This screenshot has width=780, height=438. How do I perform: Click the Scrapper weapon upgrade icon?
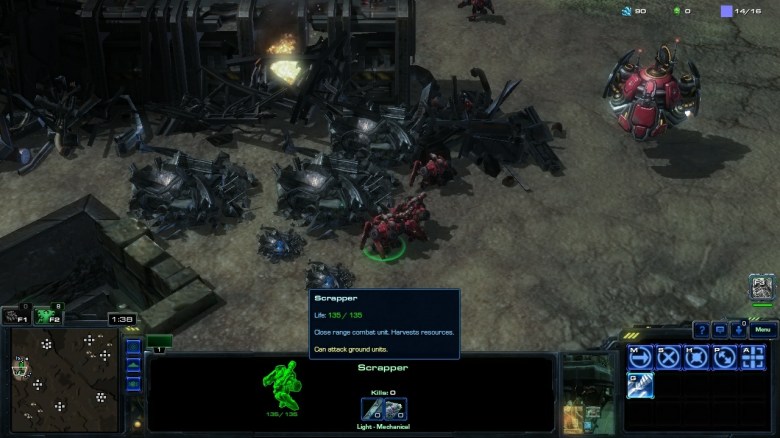[372, 408]
